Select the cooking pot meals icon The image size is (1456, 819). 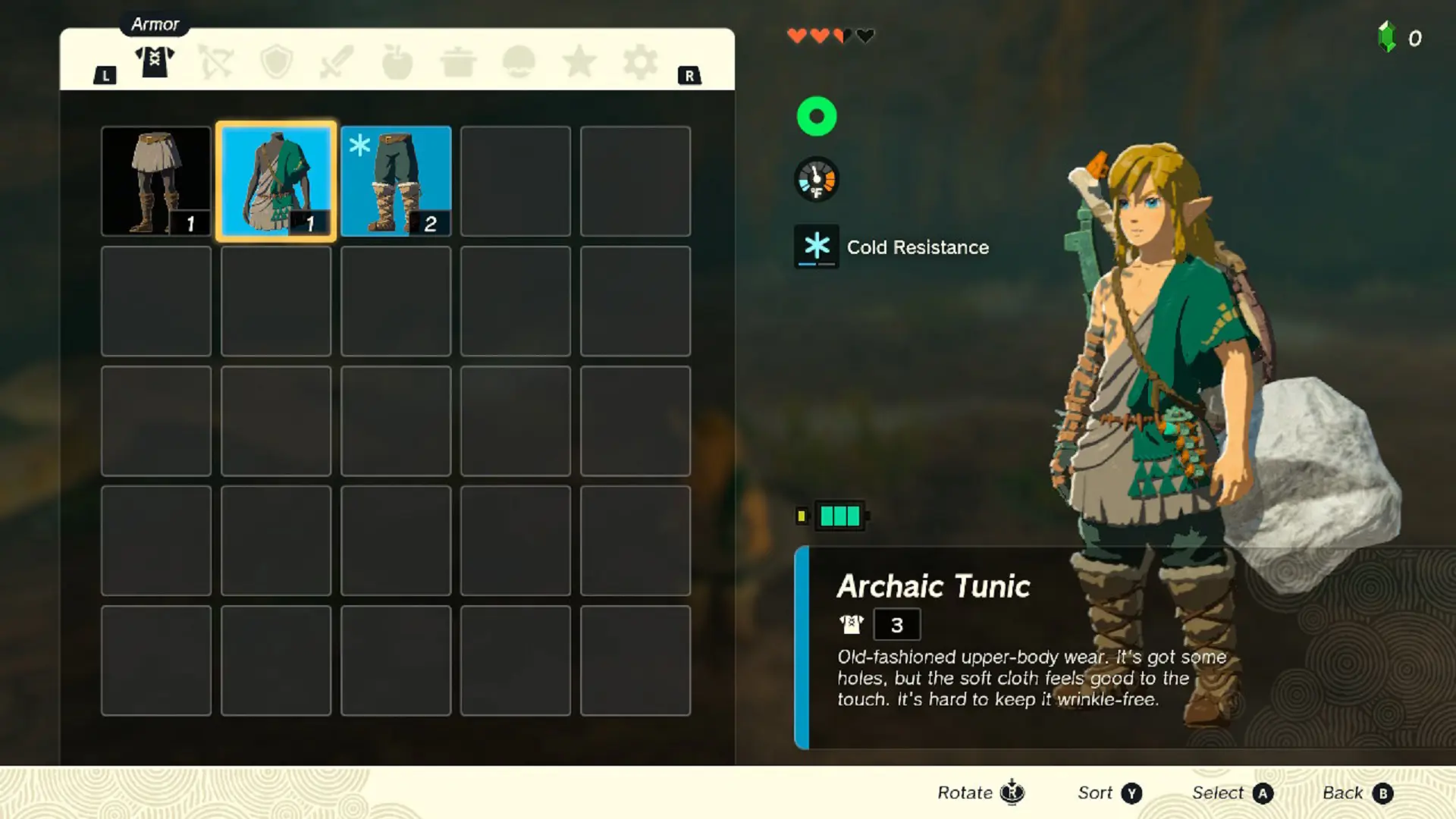click(458, 61)
